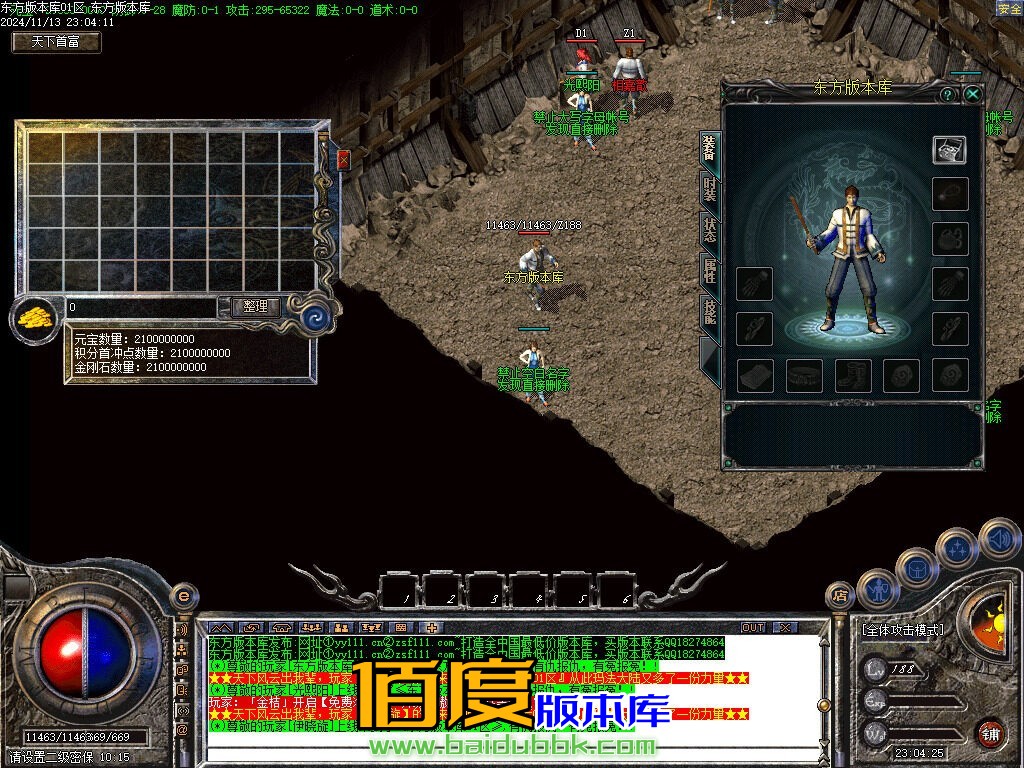Open the skills sparkle round button
Screen dimensions: 1024x768
click(x=957, y=548)
